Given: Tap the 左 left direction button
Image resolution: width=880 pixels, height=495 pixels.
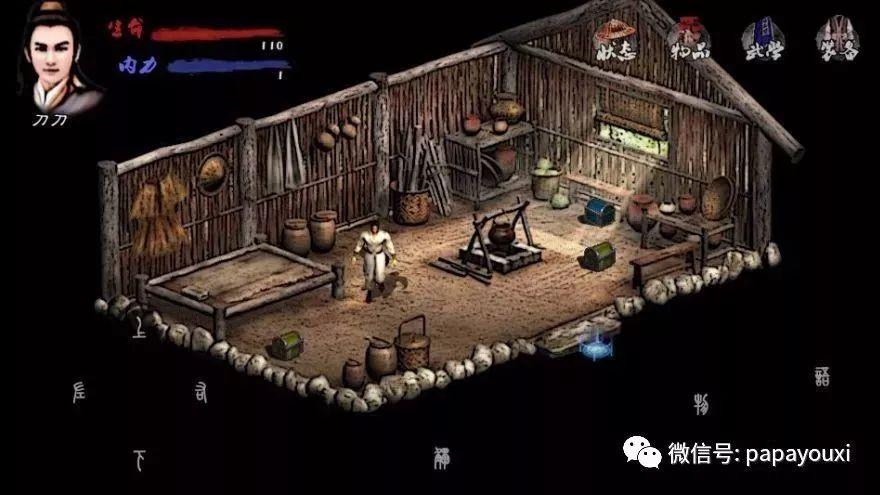Looking at the screenshot, I should [x=80, y=393].
